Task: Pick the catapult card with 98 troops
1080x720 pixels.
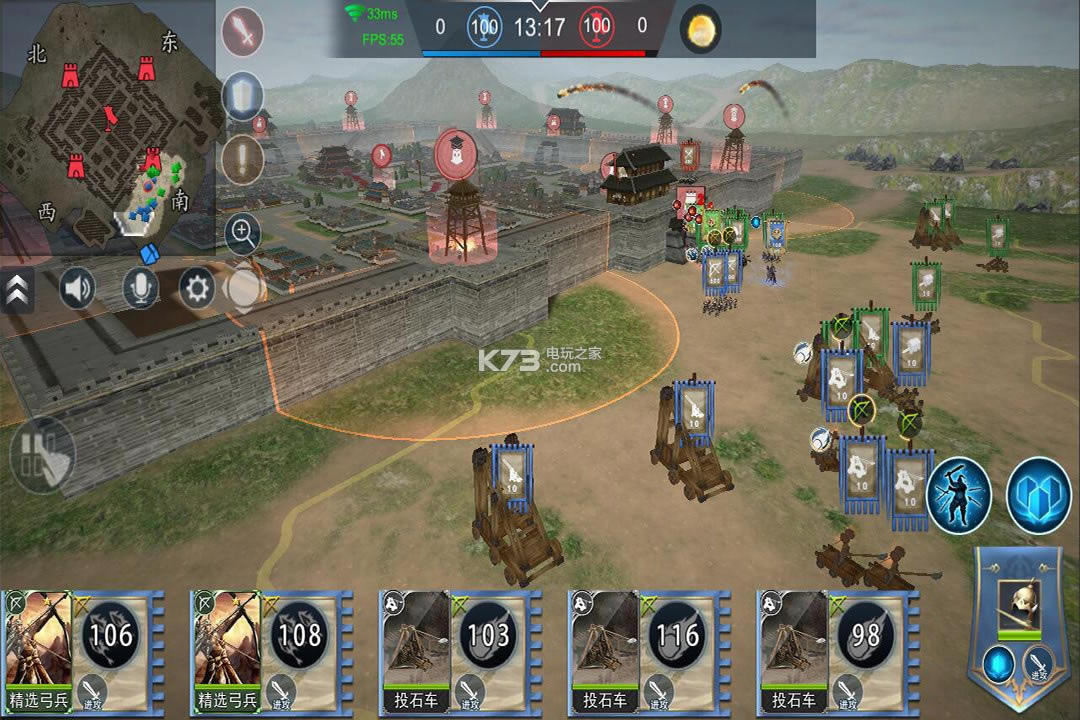Action: [x=836, y=648]
